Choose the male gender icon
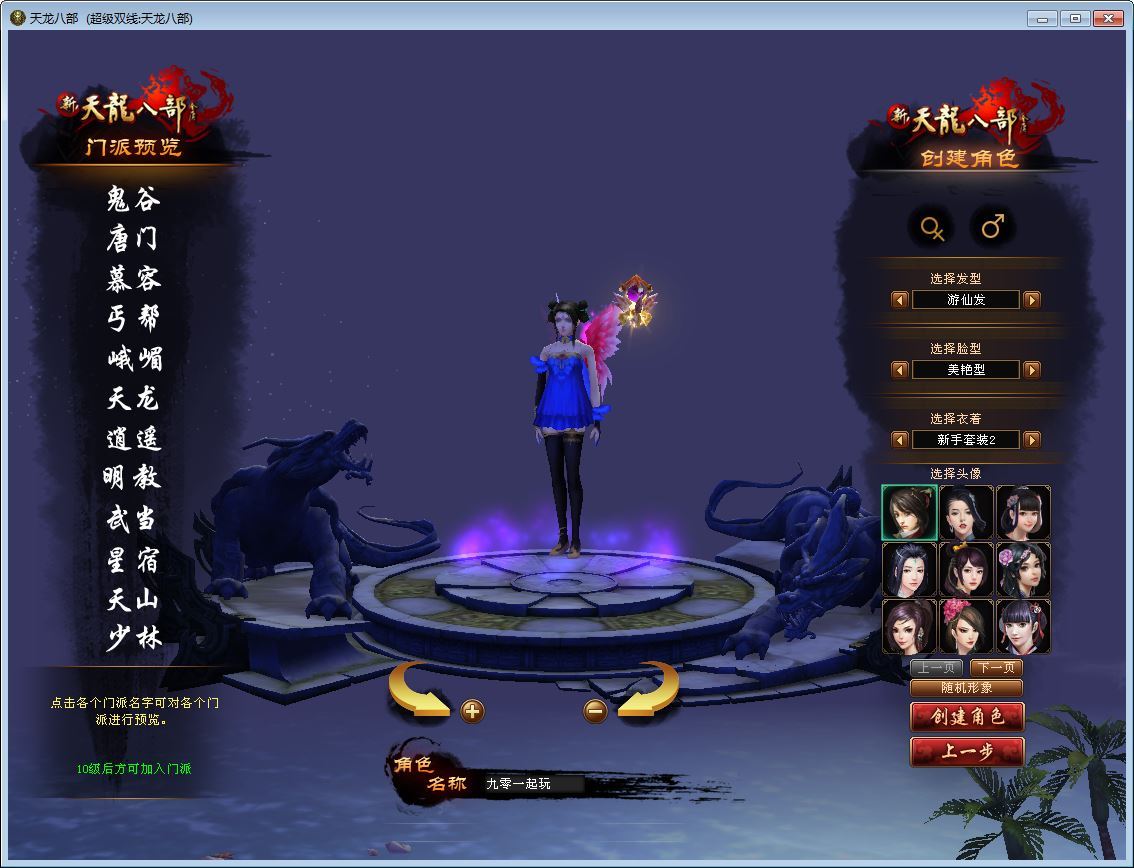Image resolution: width=1134 pixels, height=868 pixels. (x=992, y=228)
